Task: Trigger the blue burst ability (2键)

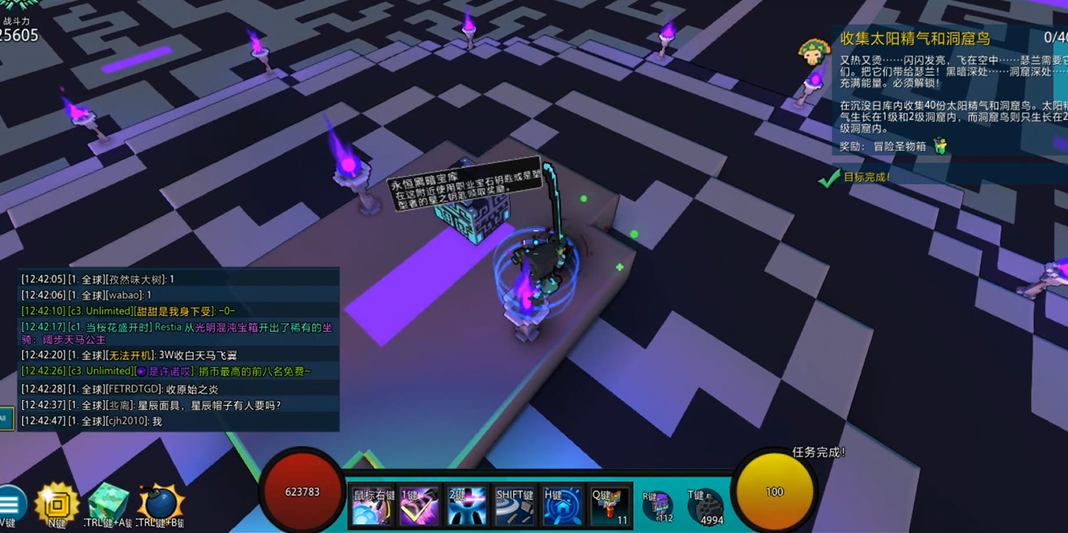Action: click(466, 507)
